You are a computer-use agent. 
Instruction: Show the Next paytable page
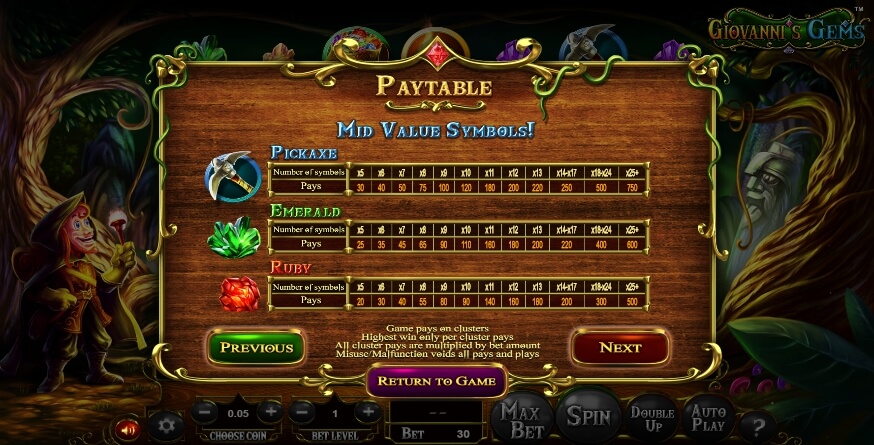pos(619,347)
